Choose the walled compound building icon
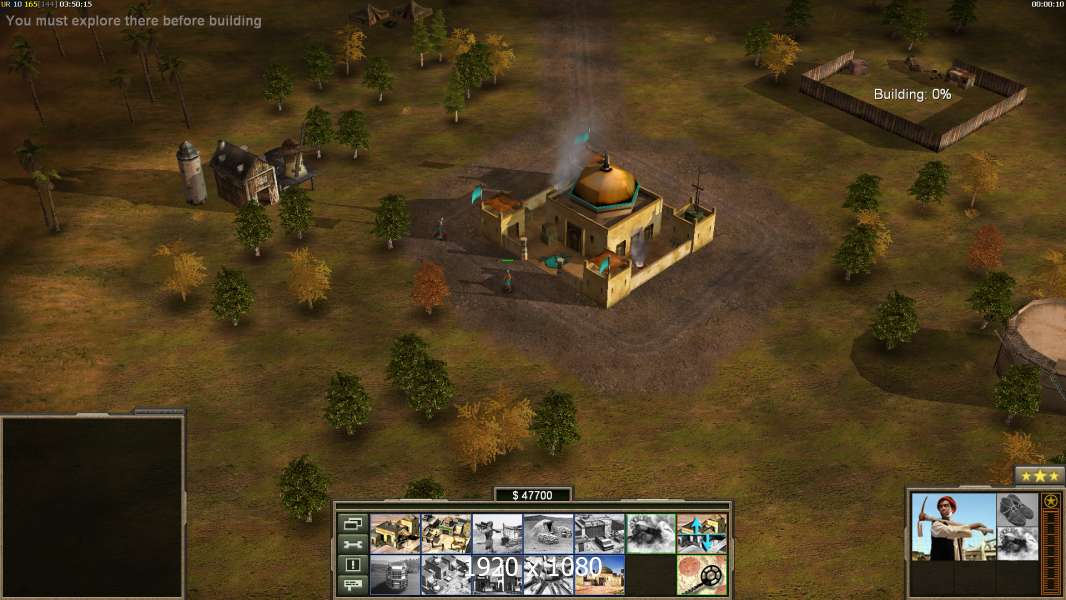The width and height of the screenshot is (1066, 600). pyautogui.click(x=446, y=534)
